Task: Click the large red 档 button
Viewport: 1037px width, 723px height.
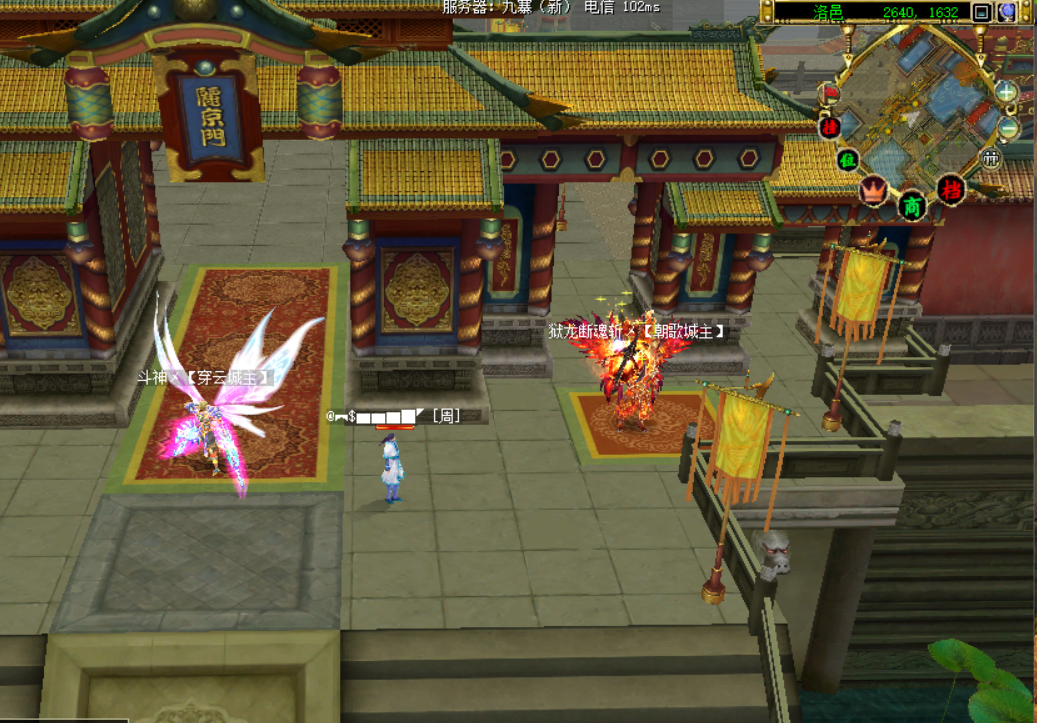Action: (x=951, y=189)
